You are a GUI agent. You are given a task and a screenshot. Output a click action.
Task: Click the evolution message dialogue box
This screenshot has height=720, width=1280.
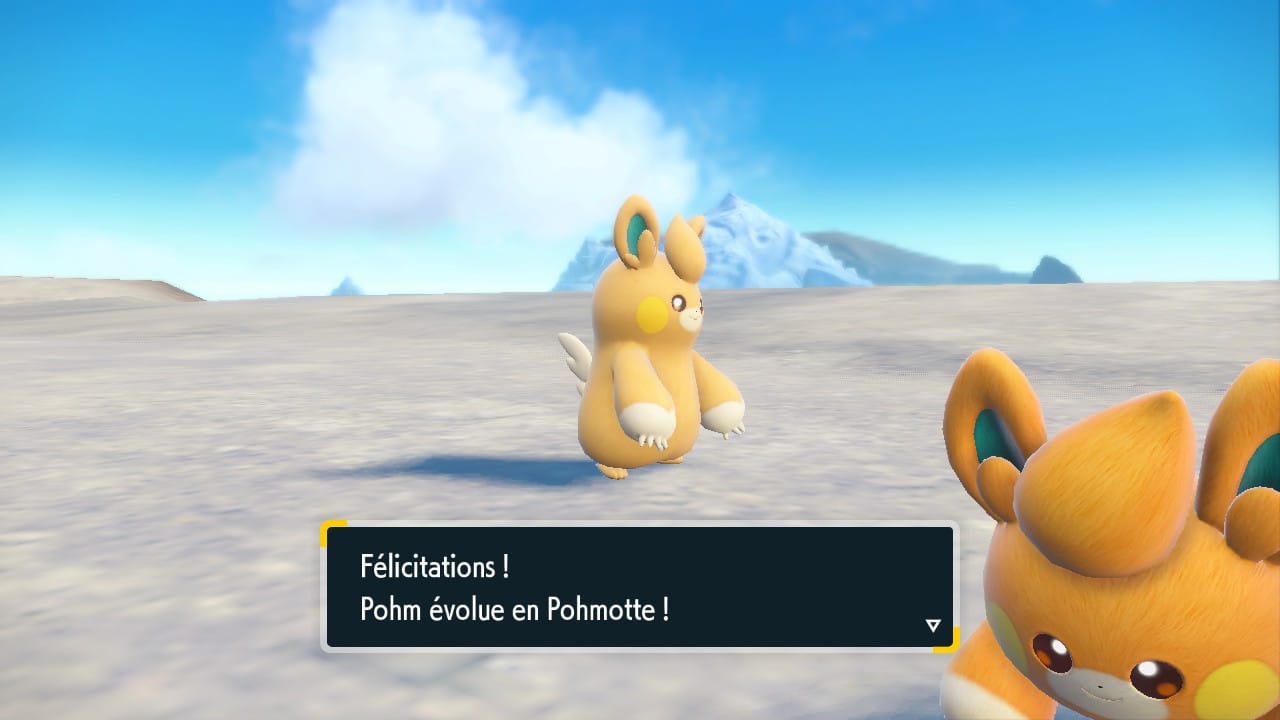[x=639, y=587]
